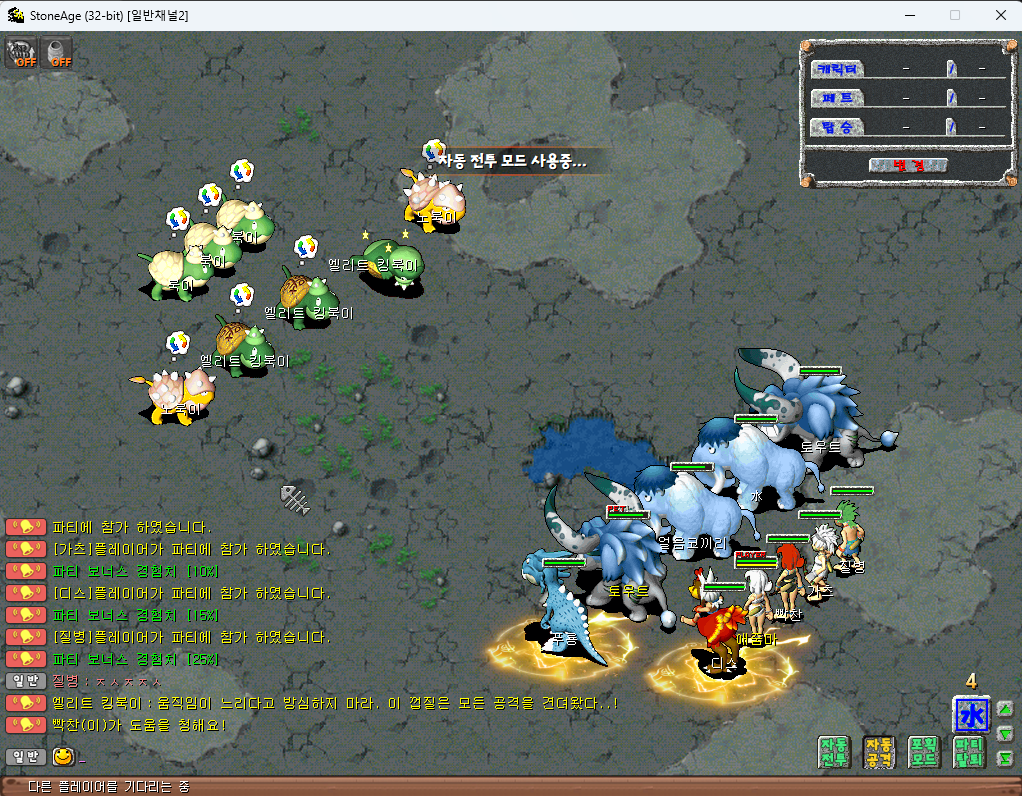
Task: Toggle the 자동 공격 button
Action: click(879, 752)
